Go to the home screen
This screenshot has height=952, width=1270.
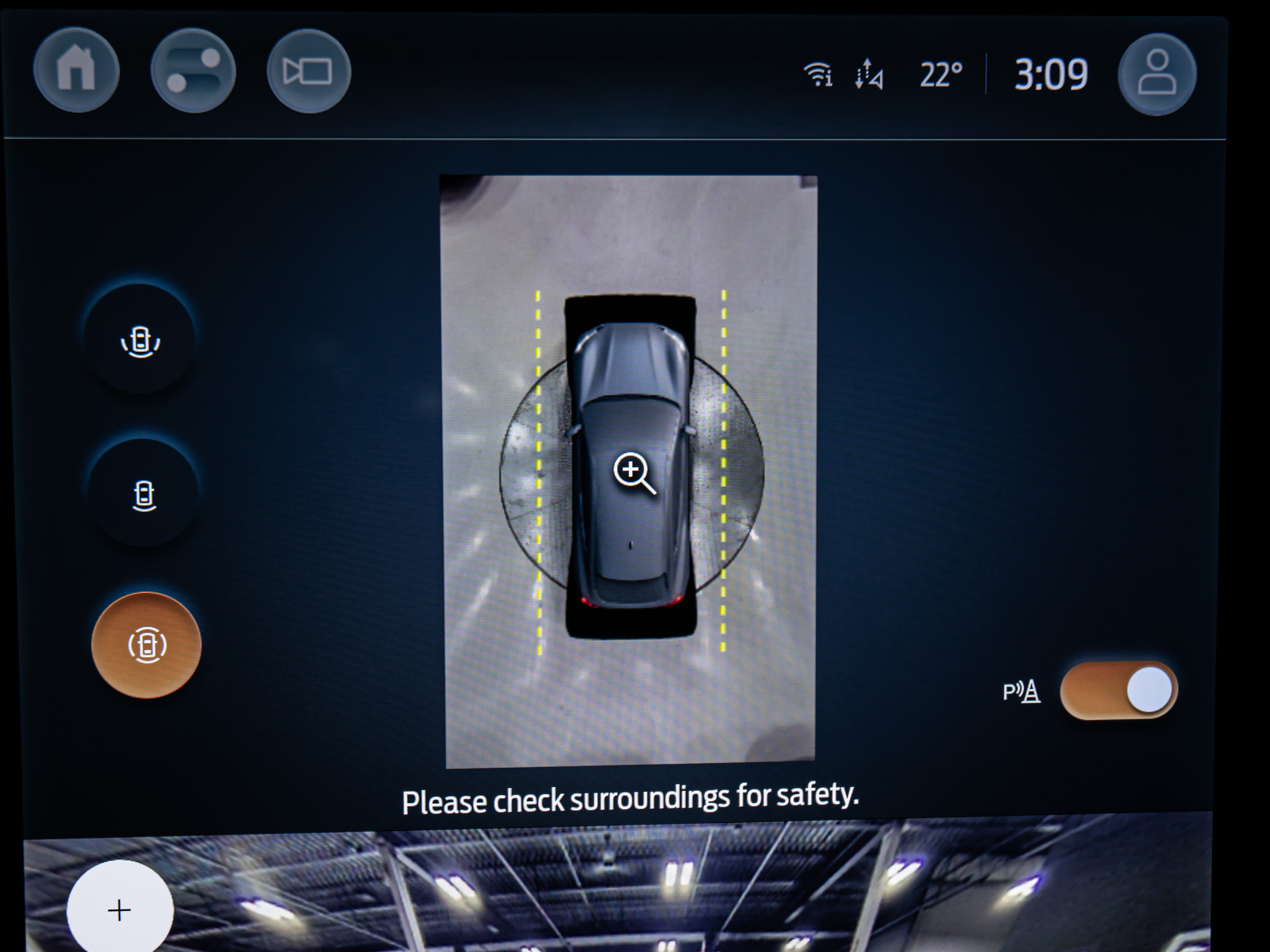coord(76,70)
